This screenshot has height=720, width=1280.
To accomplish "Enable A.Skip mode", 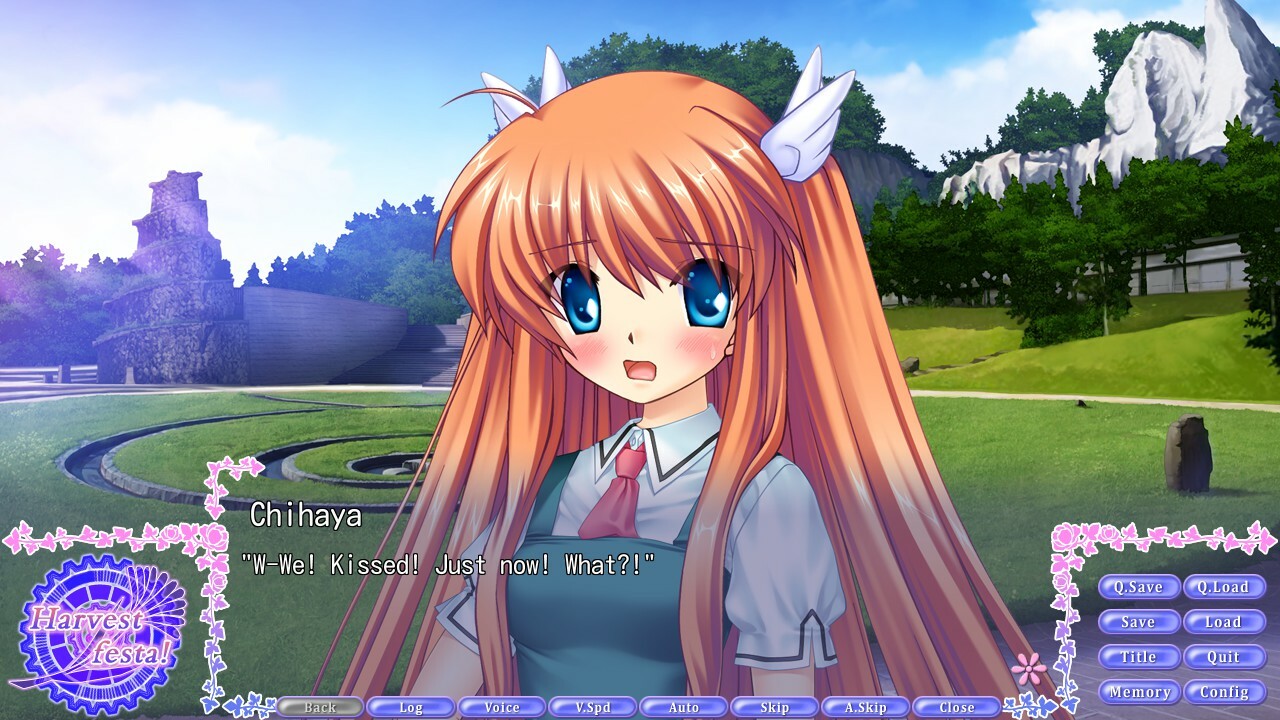I will (x=866, y=706).
